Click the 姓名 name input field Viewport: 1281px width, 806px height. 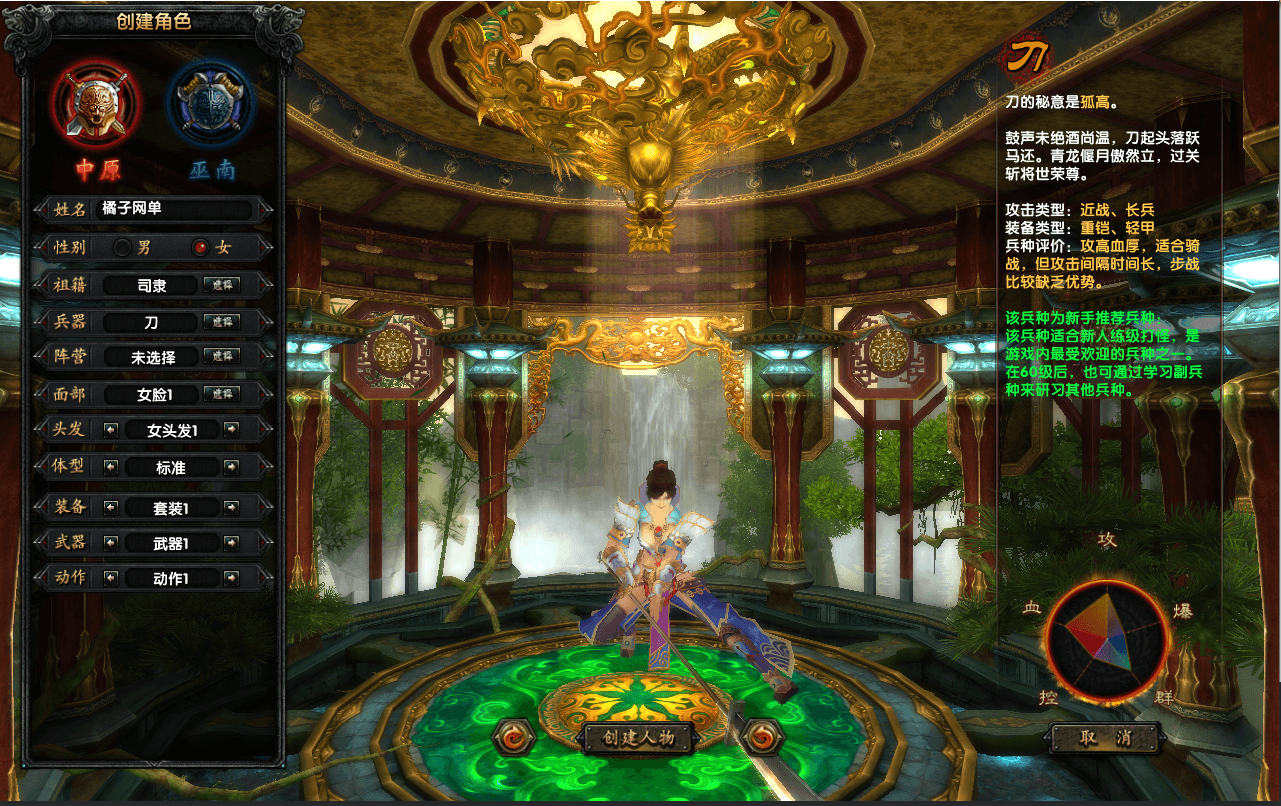click(x=174, y=209)
